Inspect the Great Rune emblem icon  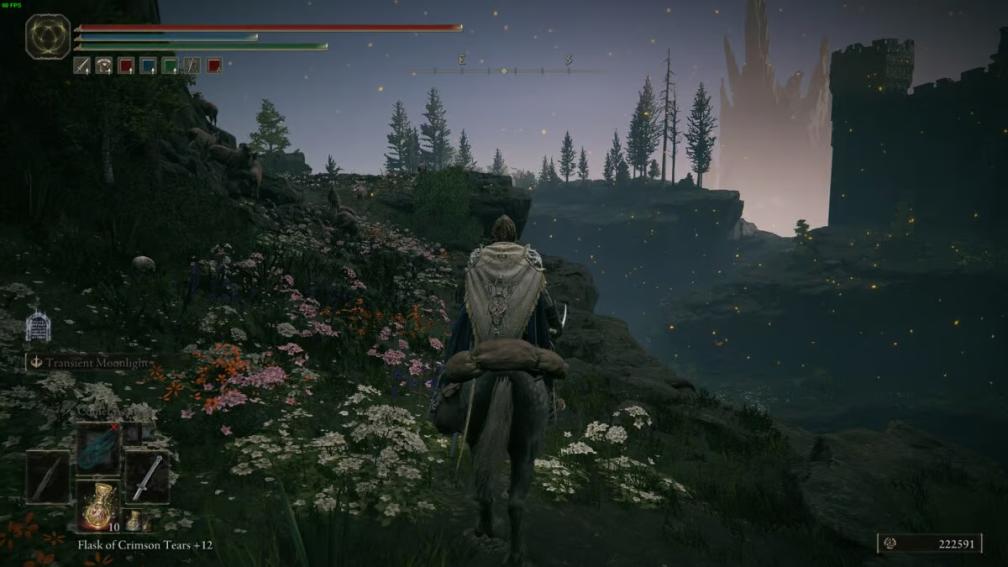click(48, 36)
